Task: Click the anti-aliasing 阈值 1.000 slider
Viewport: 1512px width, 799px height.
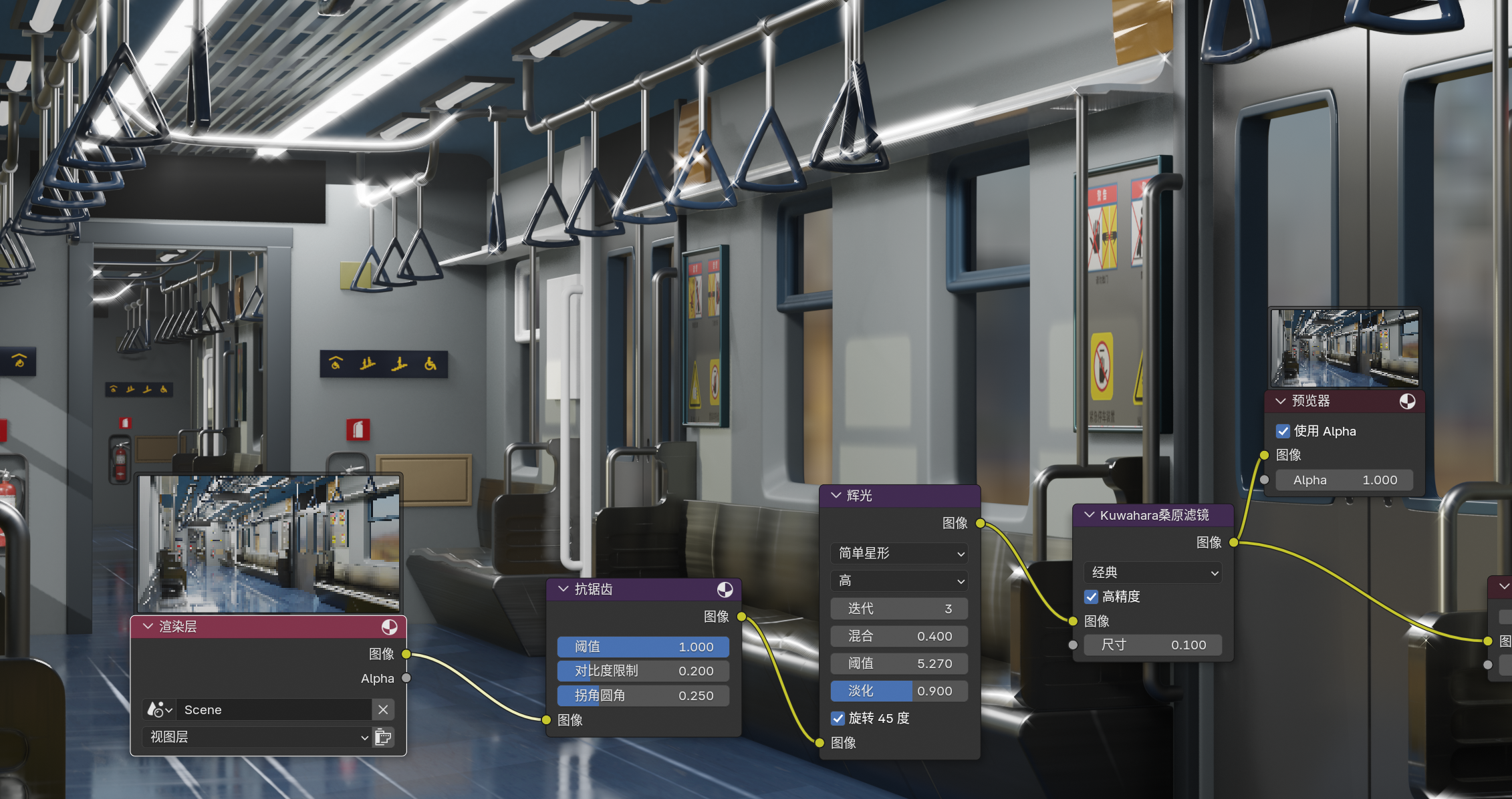Action: point(643,647)
